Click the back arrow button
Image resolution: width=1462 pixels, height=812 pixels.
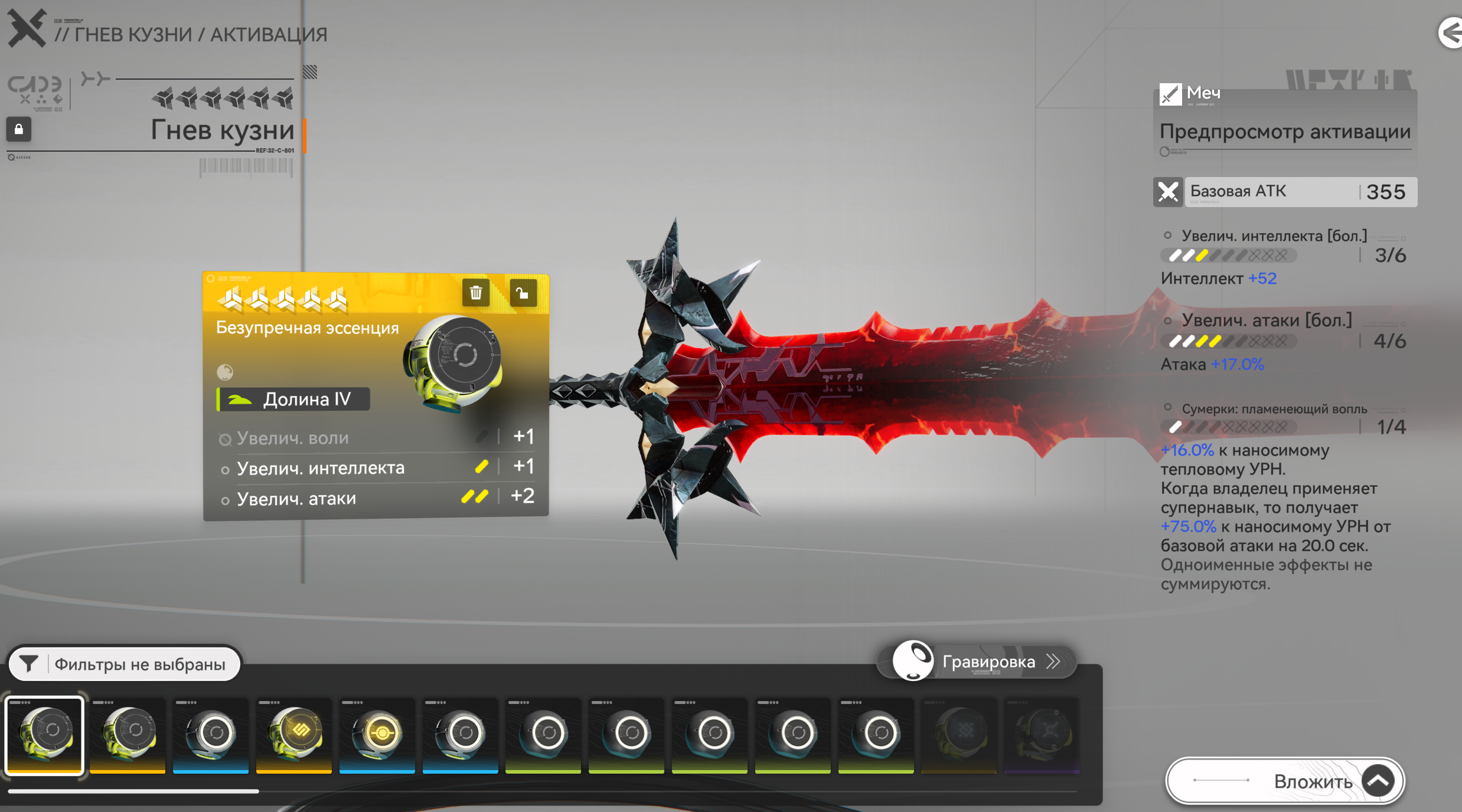[x=1450, y=32]
